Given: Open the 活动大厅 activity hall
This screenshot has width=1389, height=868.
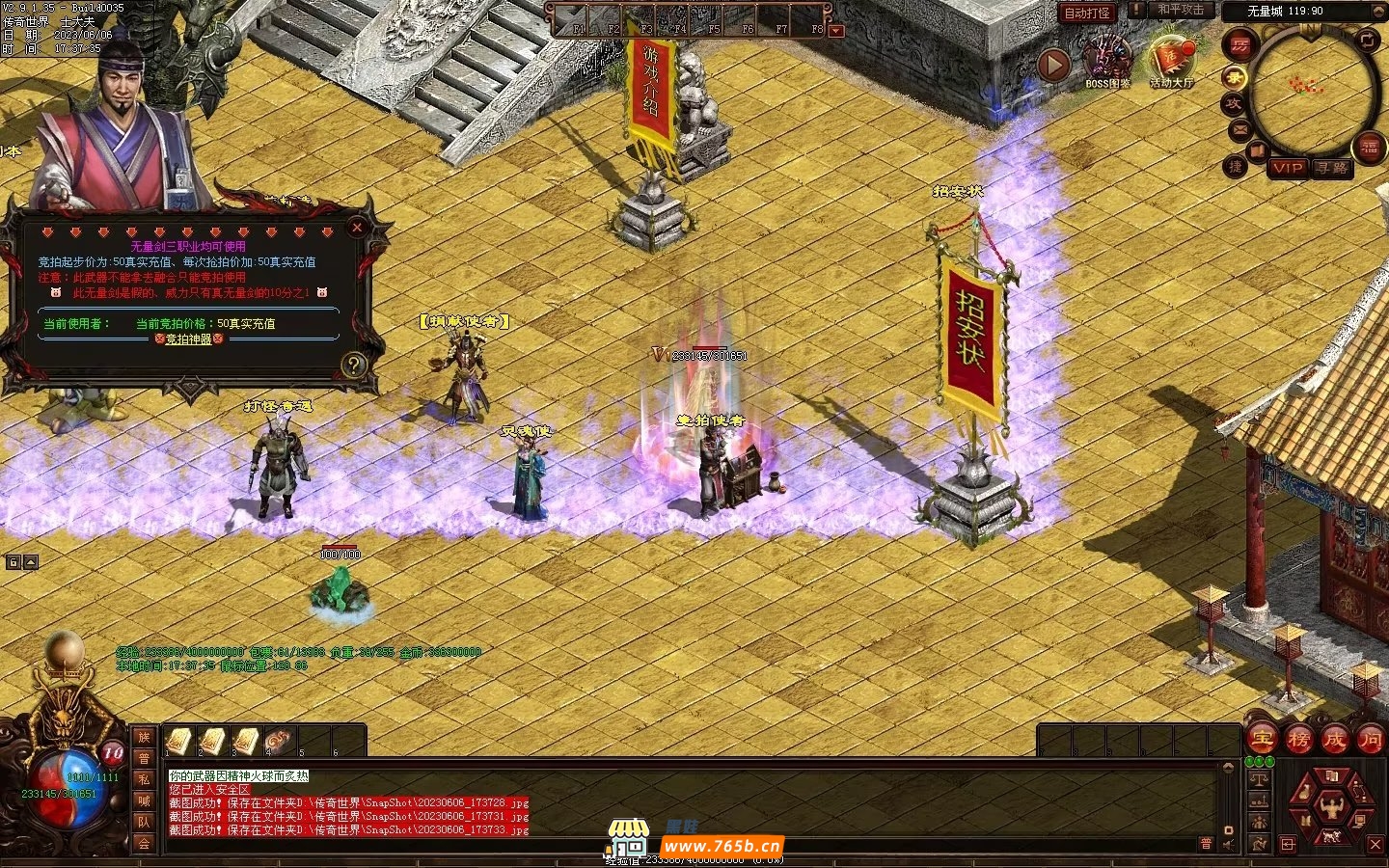Looking at the screenshot, I should tap(1171, 62).
